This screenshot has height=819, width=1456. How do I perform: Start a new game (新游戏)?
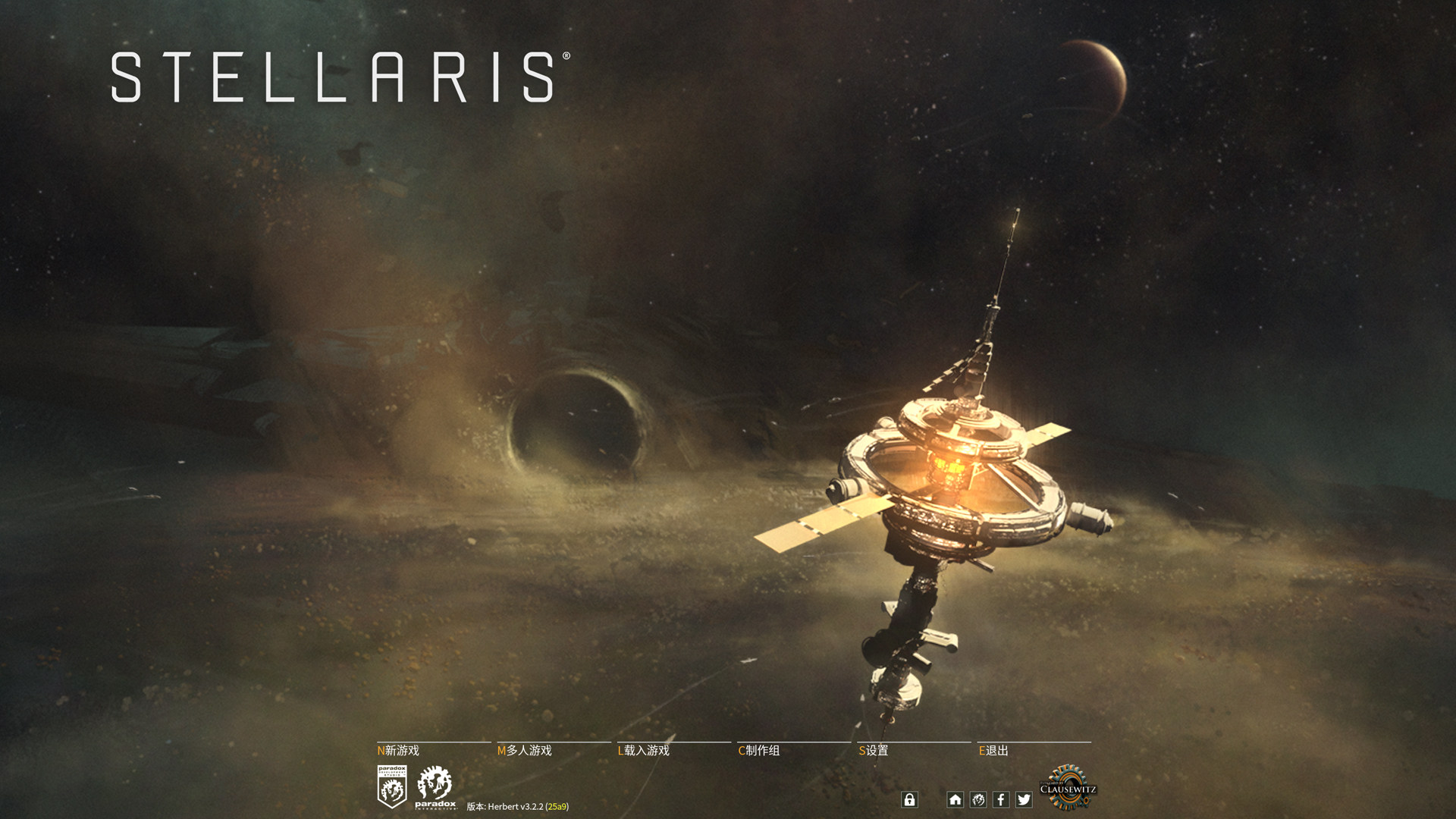coord(399,750)
